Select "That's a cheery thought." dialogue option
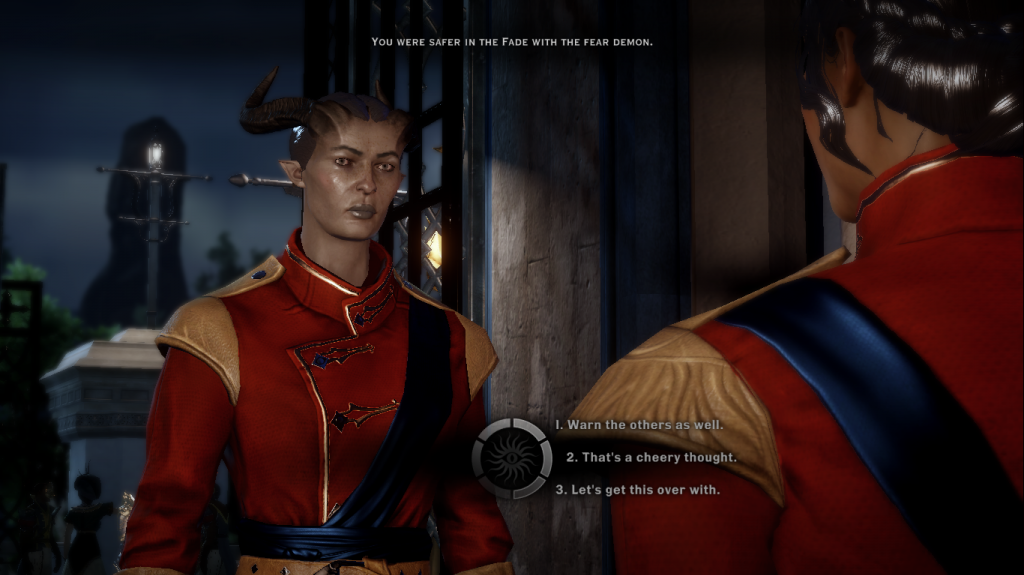1024x575 pixels. click(651, 457)
